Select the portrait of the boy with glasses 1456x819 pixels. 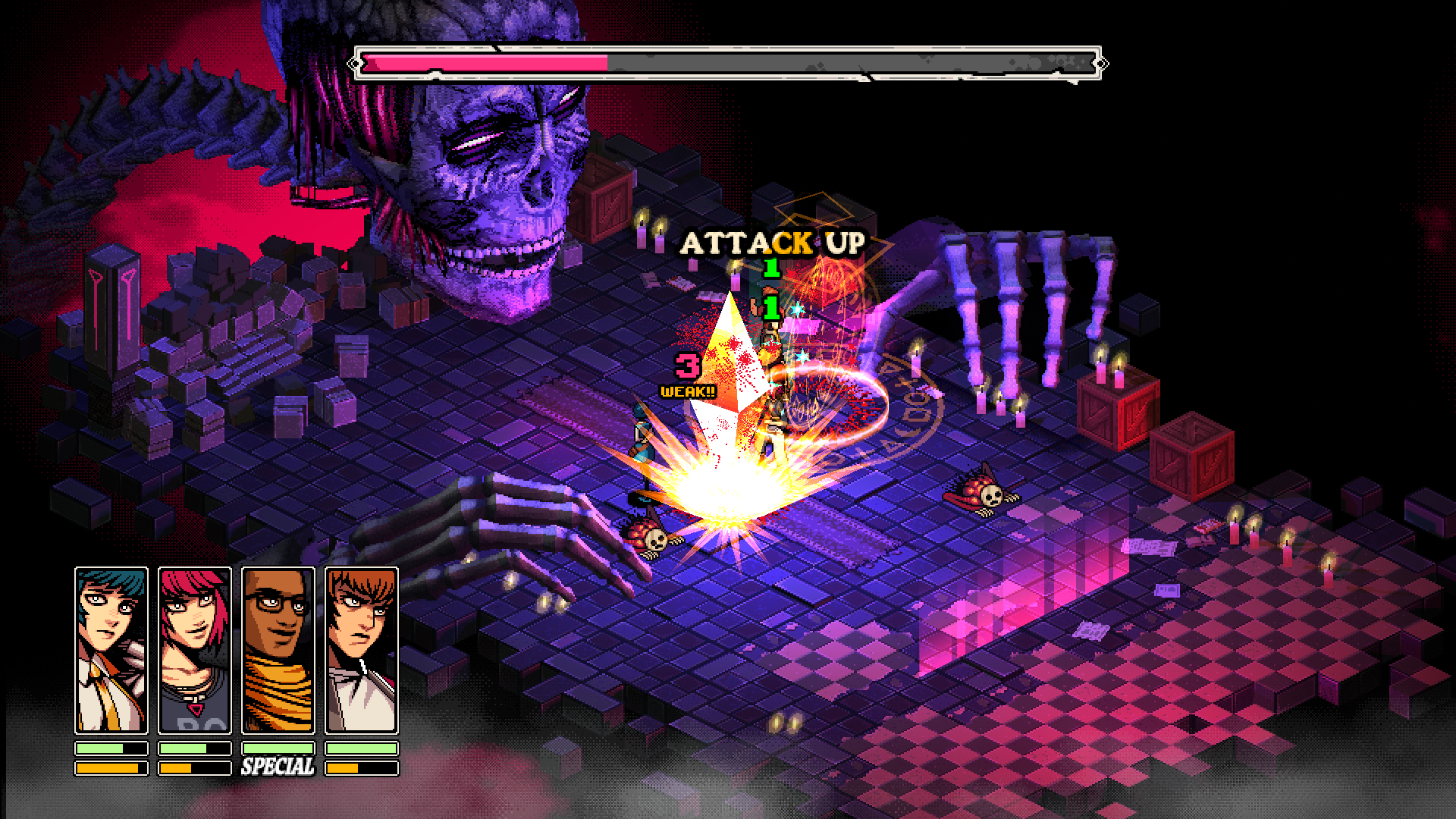(278, 648)
